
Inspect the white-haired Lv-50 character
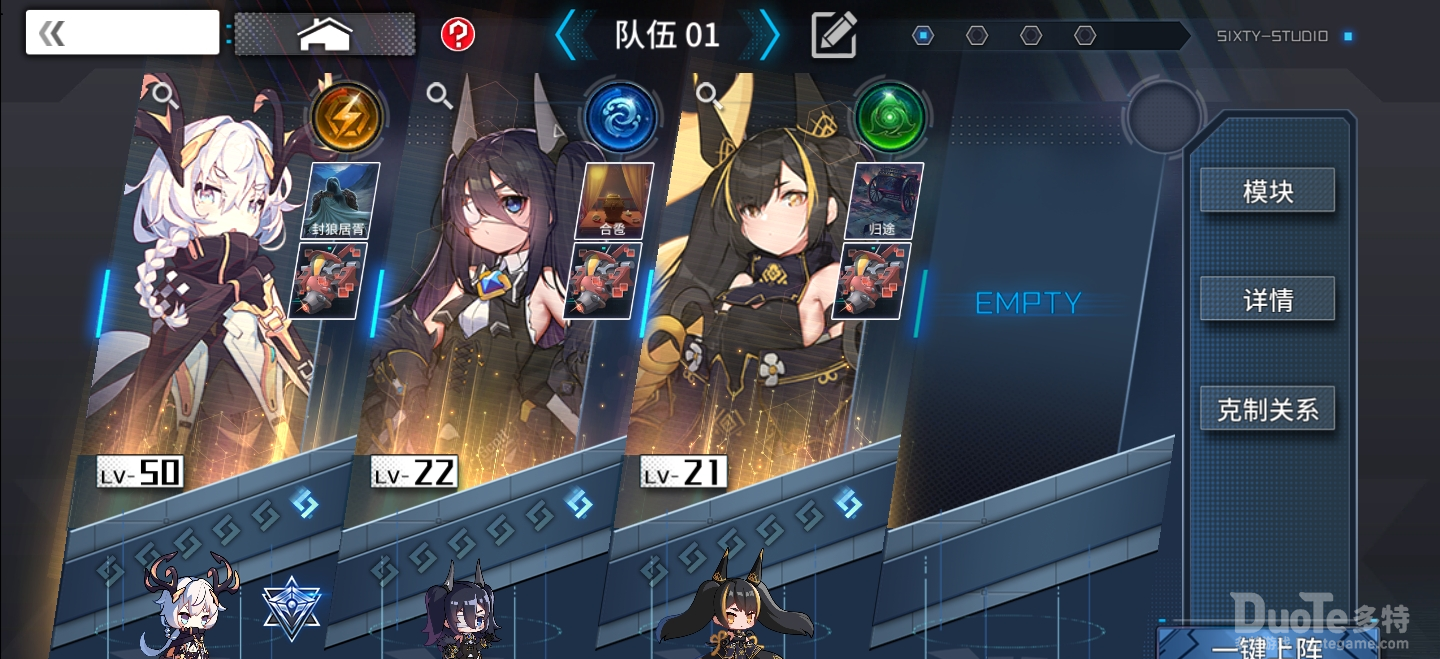161,95
